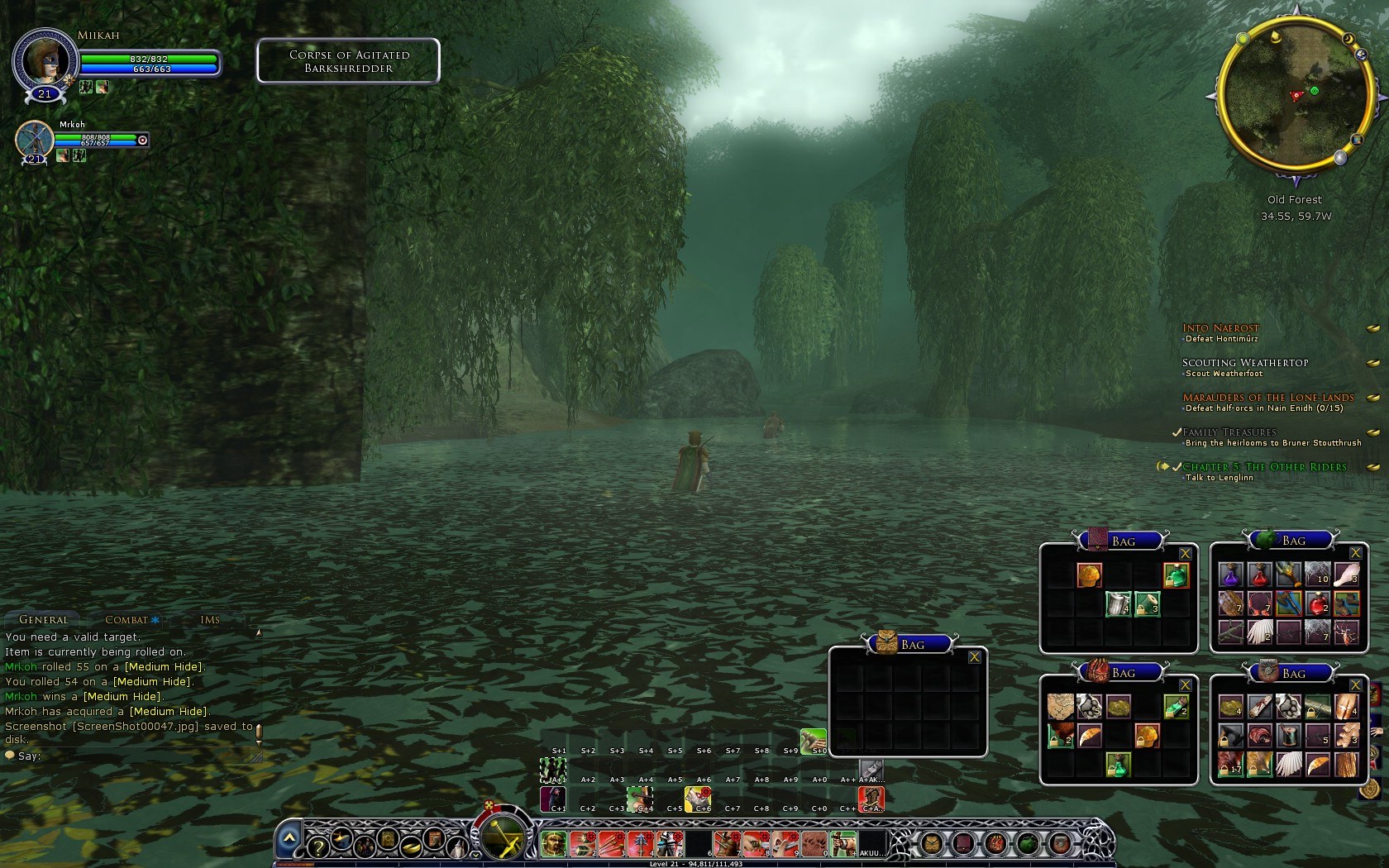This screenshot has width=1389, height=868.
Task: Click the moon icon on the minimap ring
Action: tap(1348, 38)
